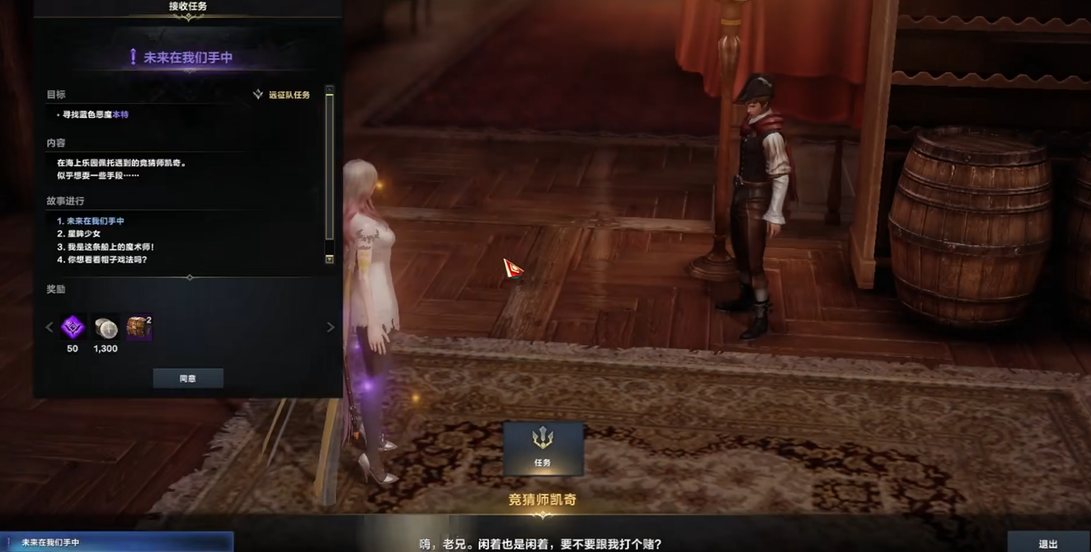Click the quest panel scrollbar down arrow
1091x552 pixels.
pyautogui.click(x=330, y=259)
